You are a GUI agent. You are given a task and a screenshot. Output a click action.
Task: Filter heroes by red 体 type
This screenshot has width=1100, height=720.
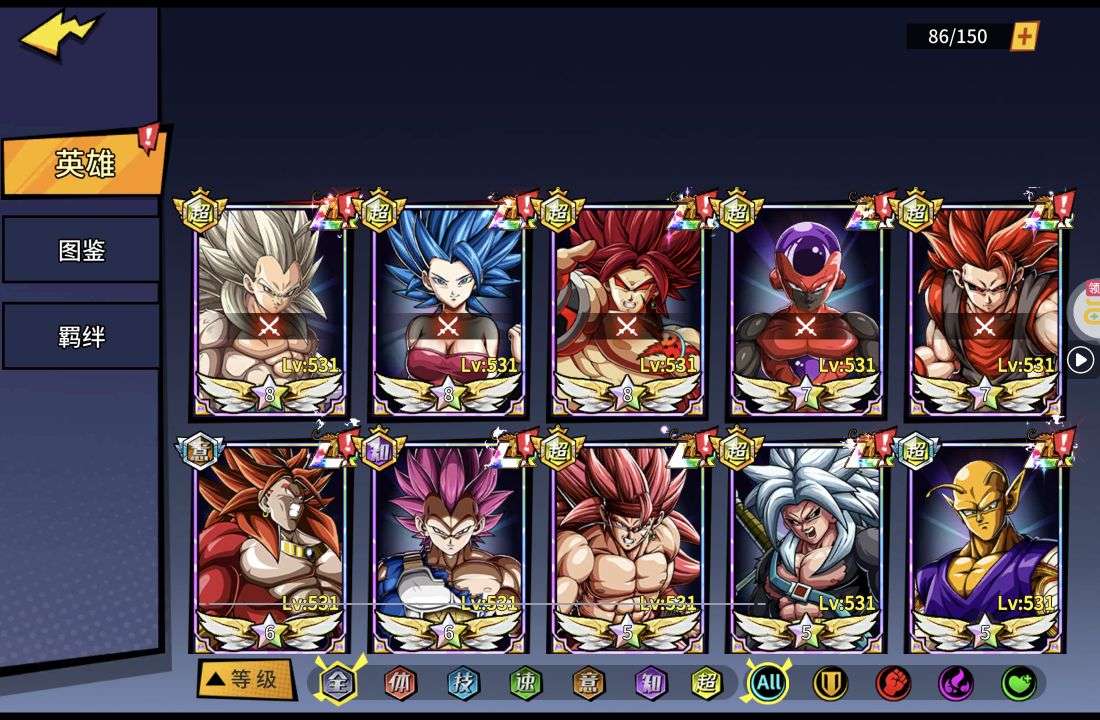(x=400, y=683)
